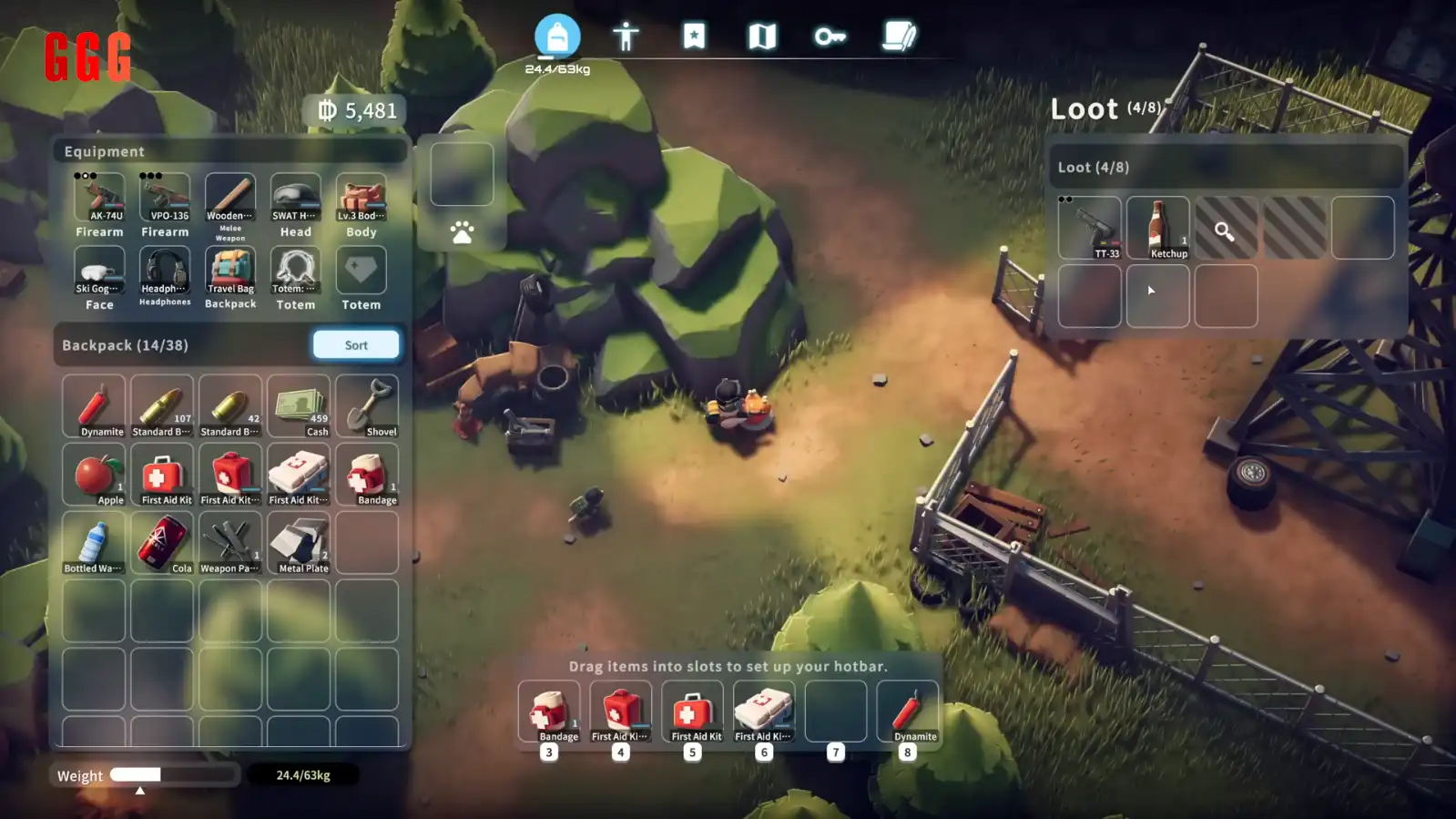
Task: Select the Dynamite hotbar slot 8
Action: [x=908, y=712]
